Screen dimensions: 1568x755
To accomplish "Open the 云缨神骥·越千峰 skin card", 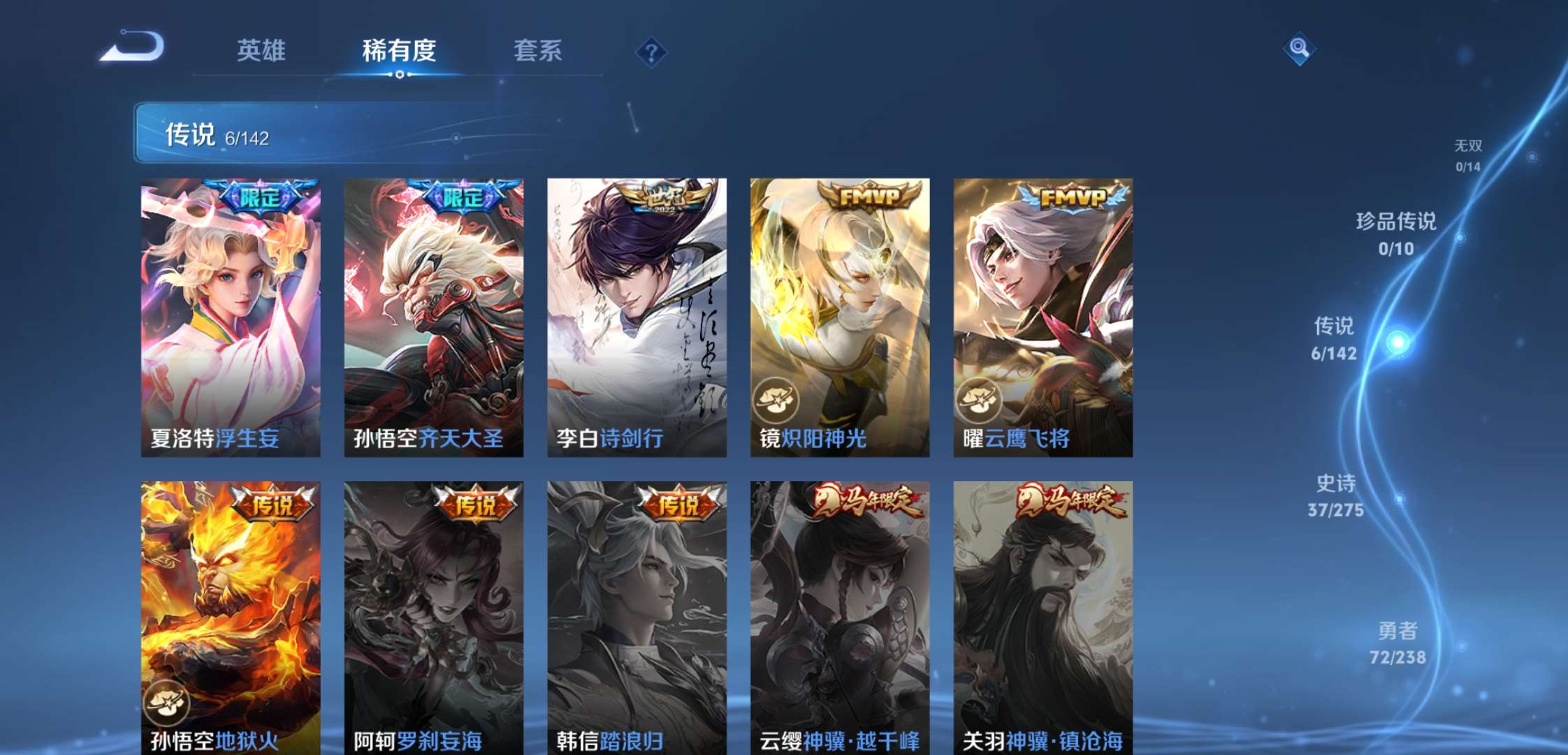I will (839, 615).
